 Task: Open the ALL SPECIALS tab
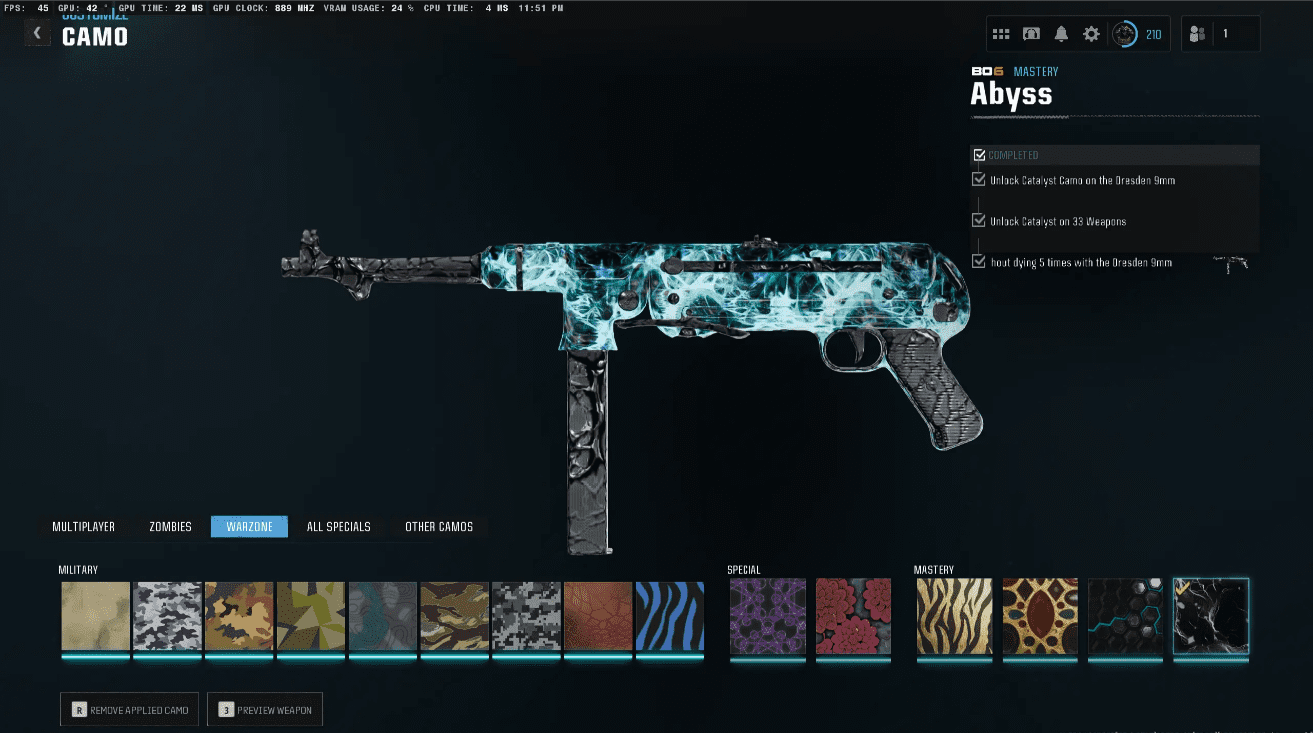click(x=339, y=526)
